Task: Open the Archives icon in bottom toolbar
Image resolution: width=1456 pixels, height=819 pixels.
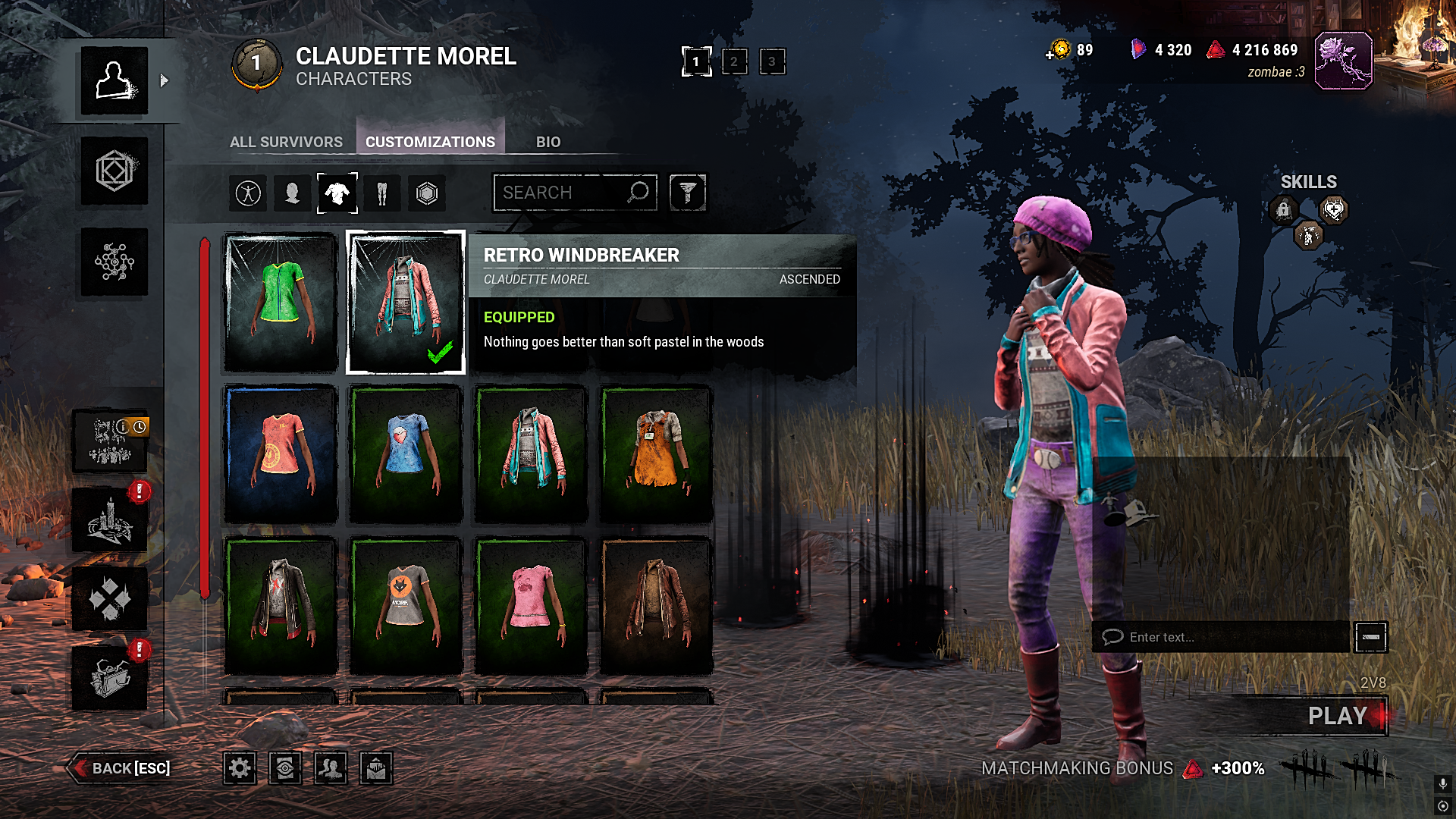Action: pyautogui.click(x=284, y=767)
